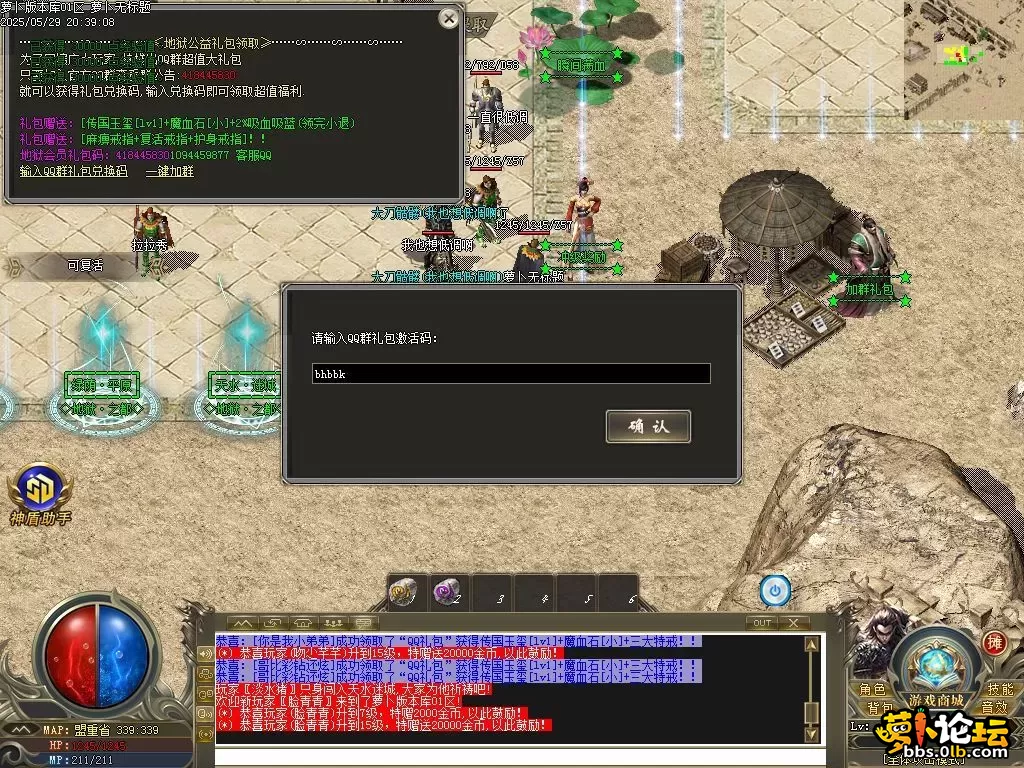Open the 神盾助手 shield assistant
Image resolution: width=1024 pixels, height=768 pixels.
(40, 490)
